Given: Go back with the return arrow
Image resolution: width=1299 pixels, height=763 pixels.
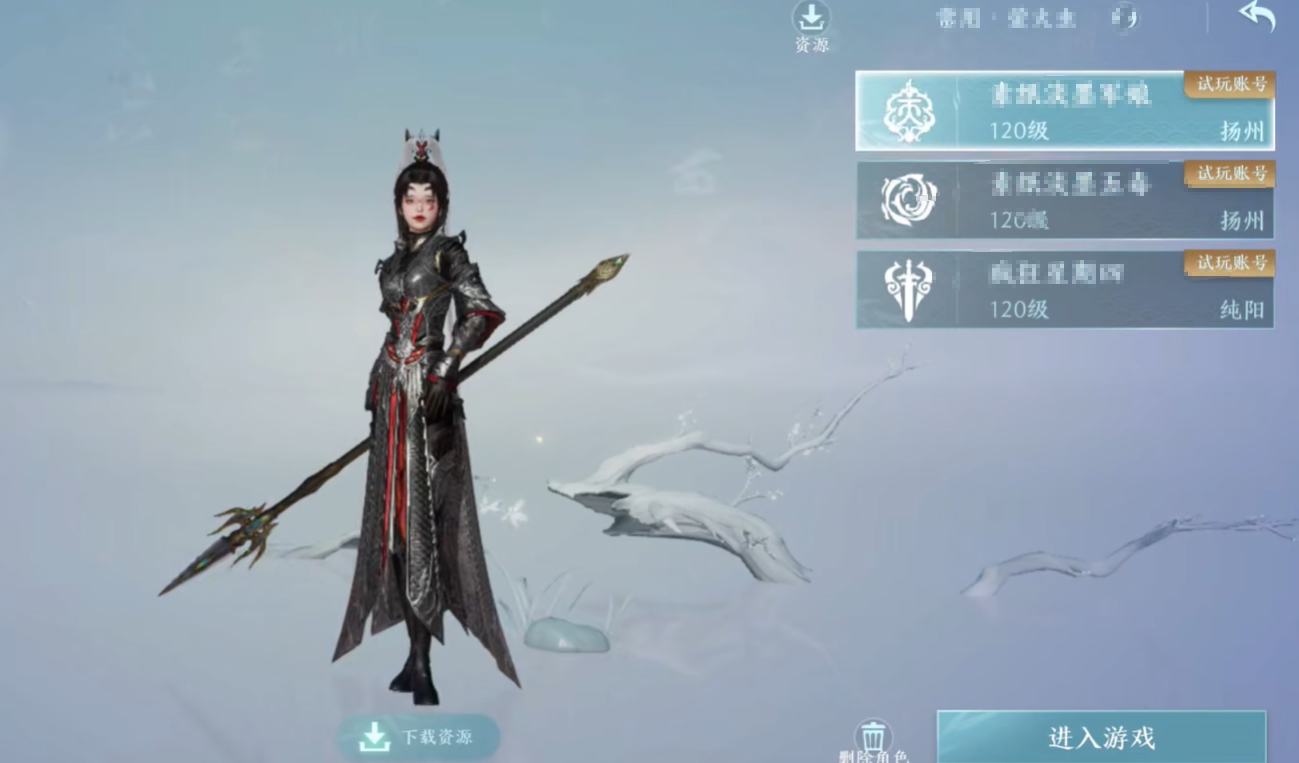Looking at the screenshot, I should tap(1257, 16).
